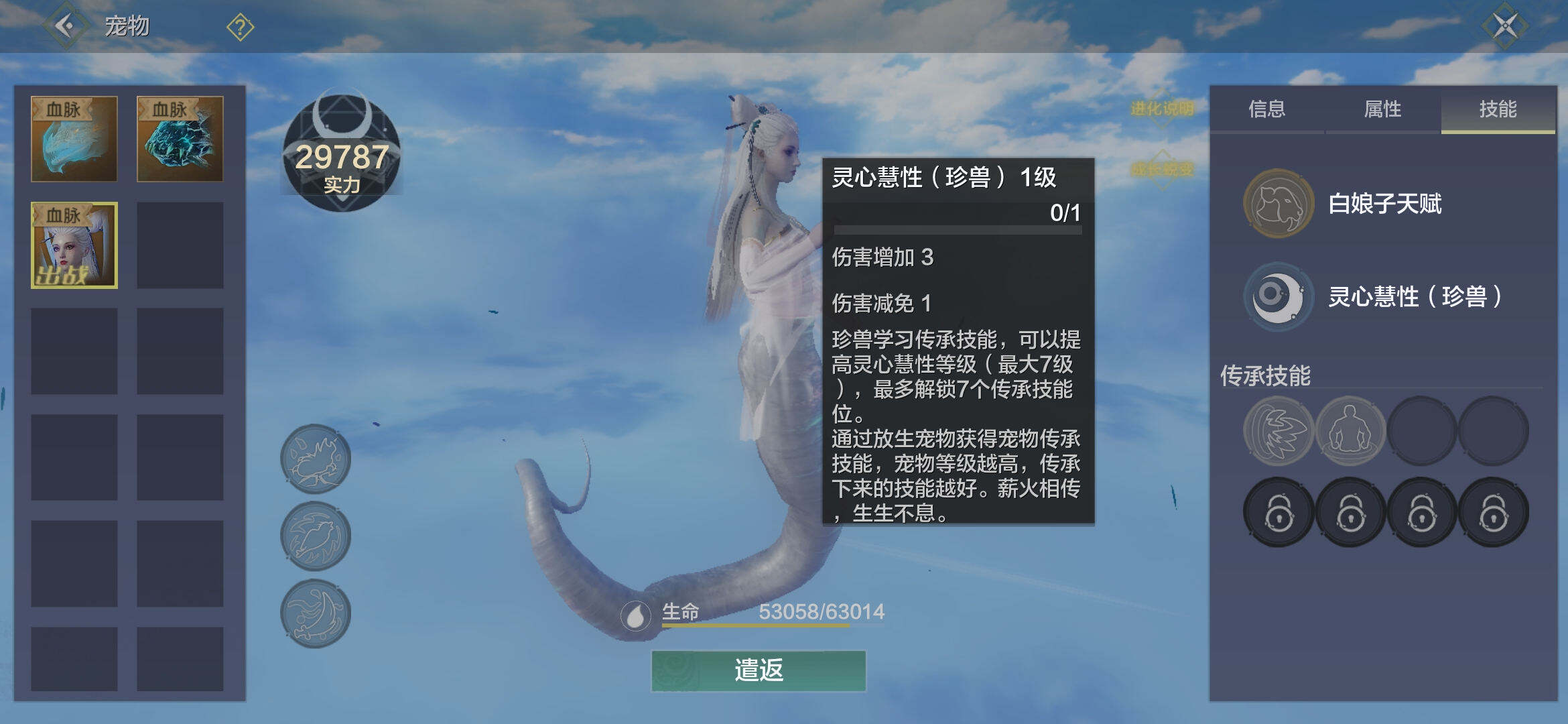Switch to the 信息 tab
This screenshot has width=1568, height=724.
(x=1266, y=109)
